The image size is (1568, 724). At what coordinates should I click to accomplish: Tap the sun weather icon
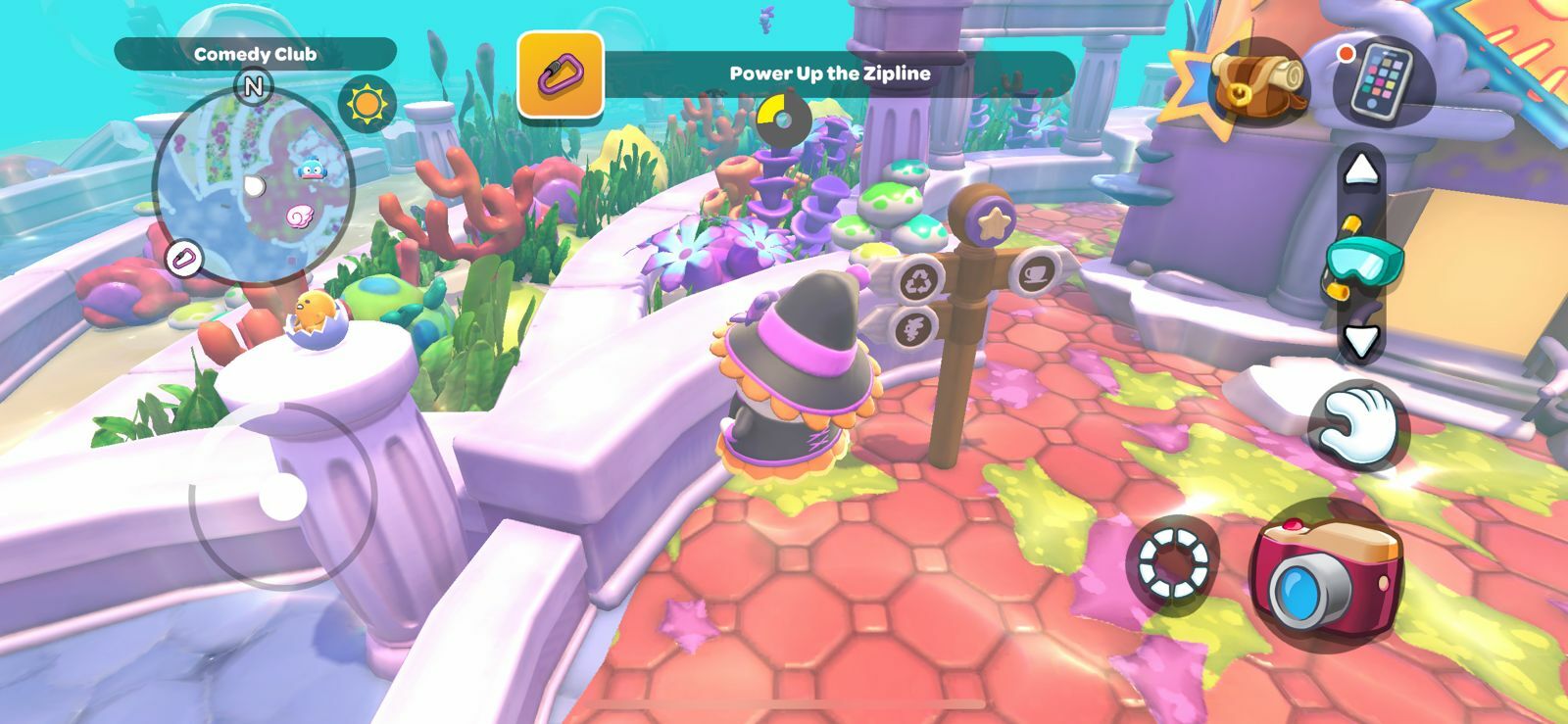click(x=367, y=103)
